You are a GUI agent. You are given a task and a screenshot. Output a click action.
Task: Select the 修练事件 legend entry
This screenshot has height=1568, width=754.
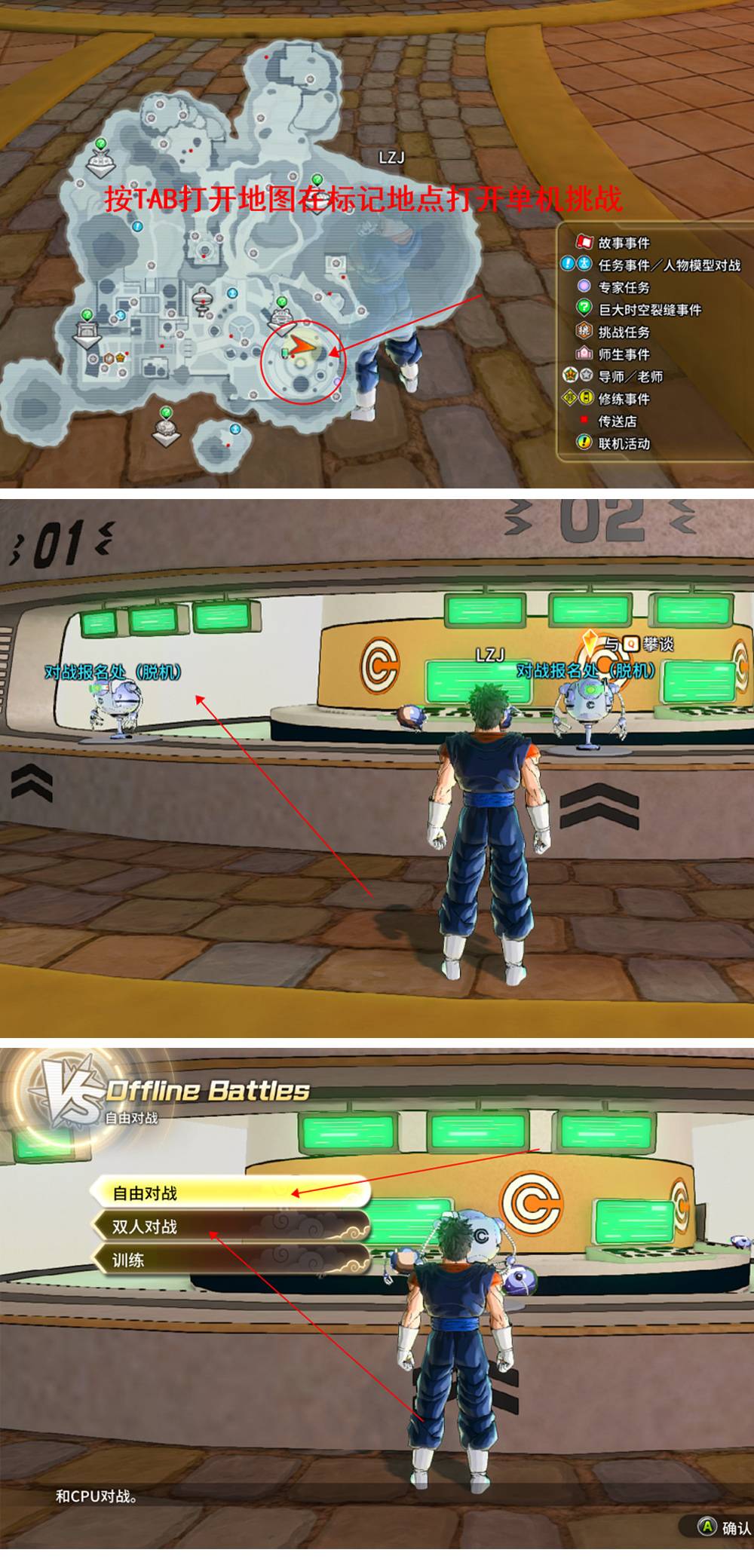point(623,399)
